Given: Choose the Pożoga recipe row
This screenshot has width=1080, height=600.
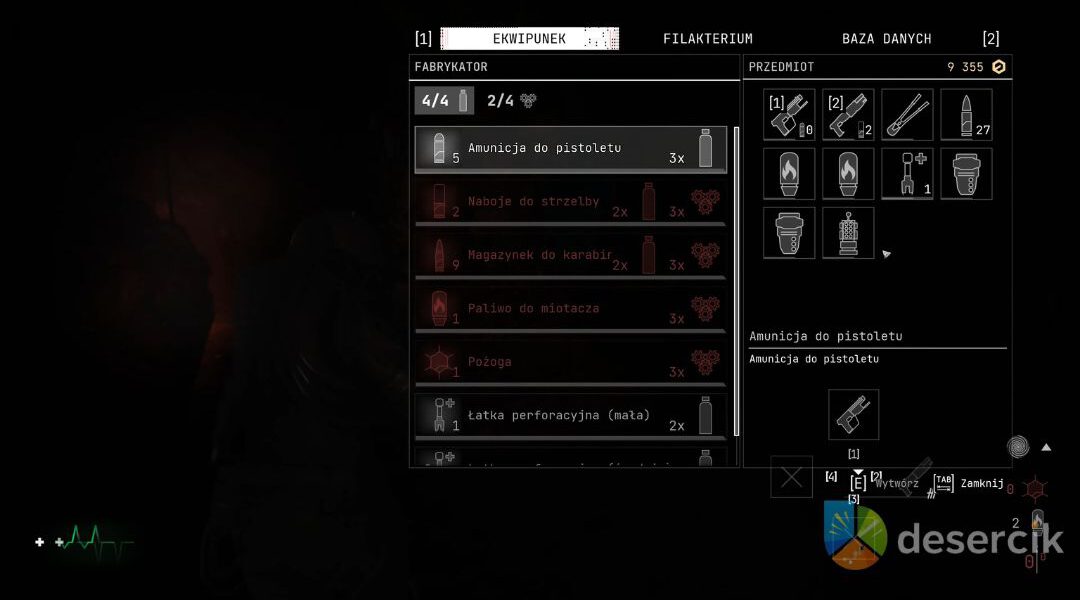Looking at the screenshot, I should [x=571, y=362].
